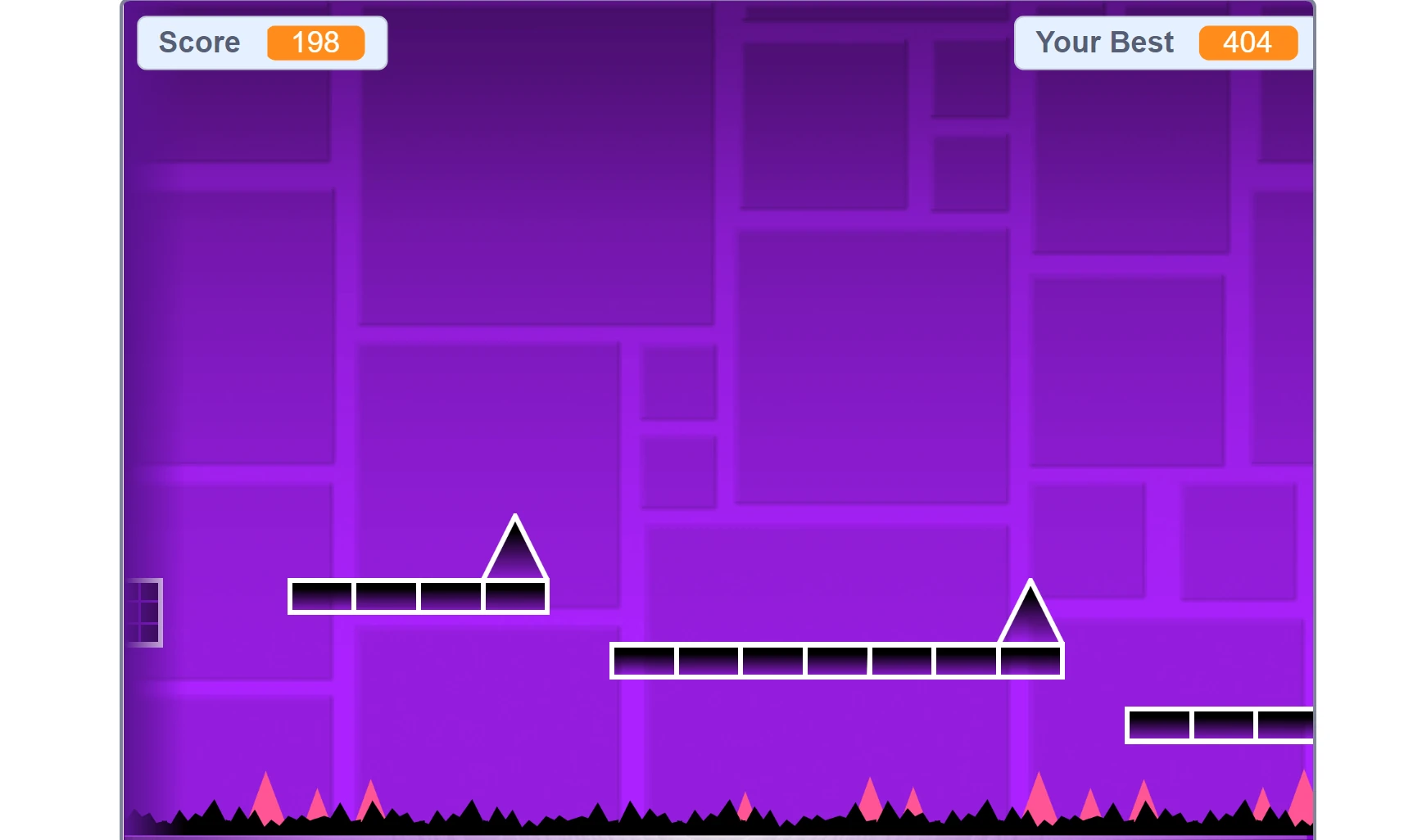Viewport: 1404px width, 840px height.
Task: Click the Score label
Action: pos(199,43)
